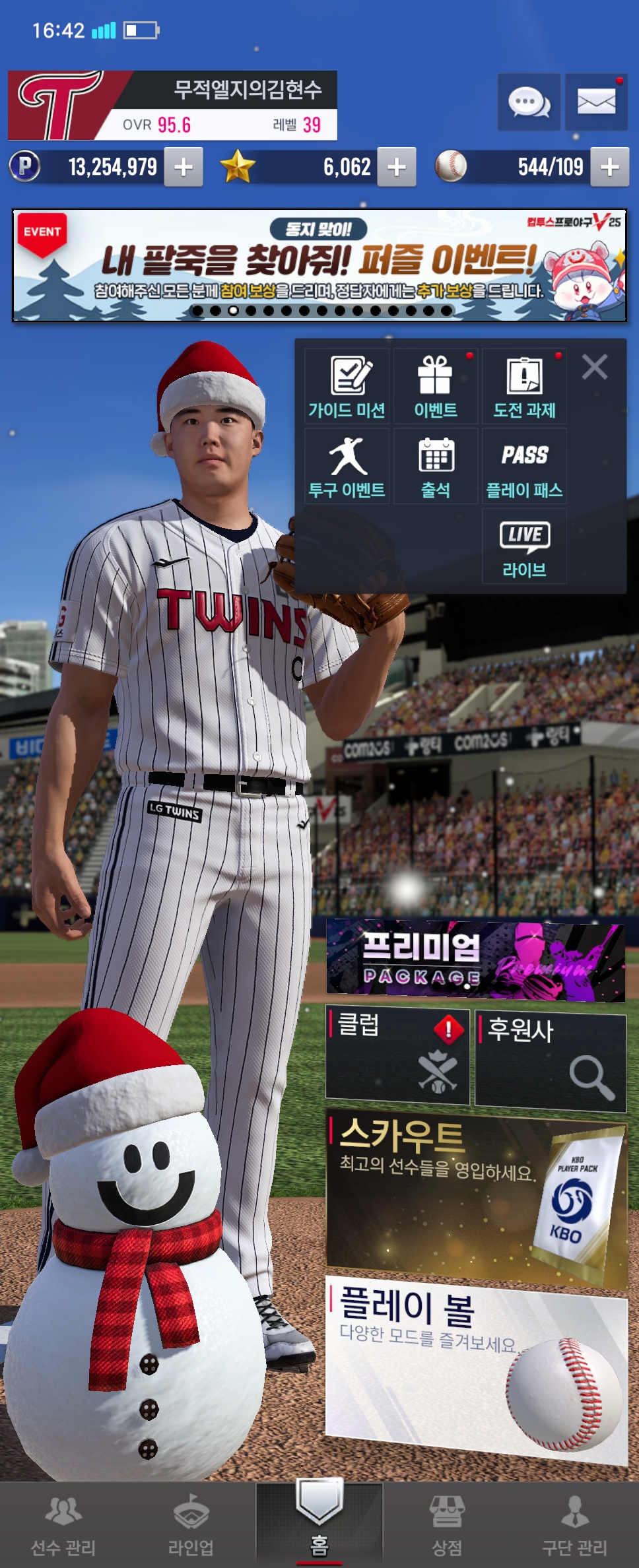Open 가이드 미션 guide missions
Viewport: 639px width, 1568px height.
click(x=347, y=387)
